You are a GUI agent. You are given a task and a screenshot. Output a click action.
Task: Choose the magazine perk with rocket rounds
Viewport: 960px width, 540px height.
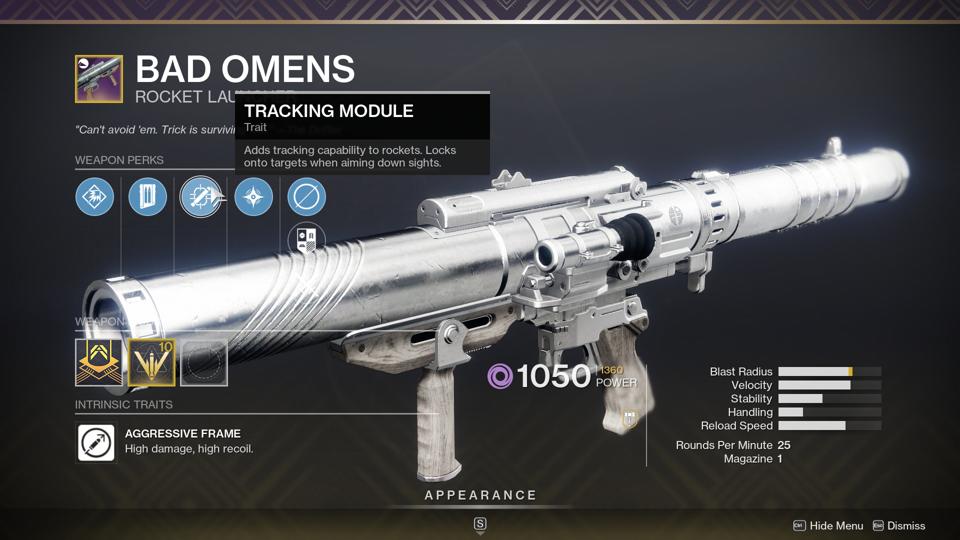148,197
